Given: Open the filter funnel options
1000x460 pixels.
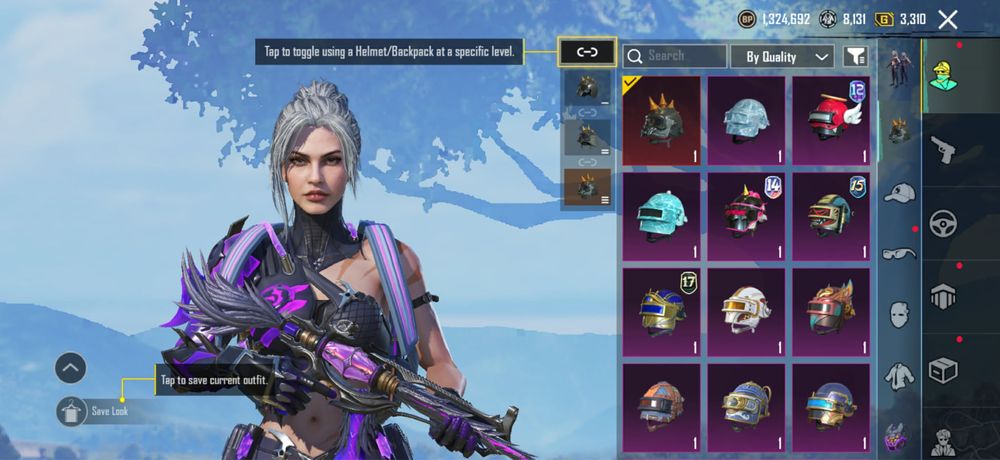Looking at the screenshot, I should coord(855,56).
